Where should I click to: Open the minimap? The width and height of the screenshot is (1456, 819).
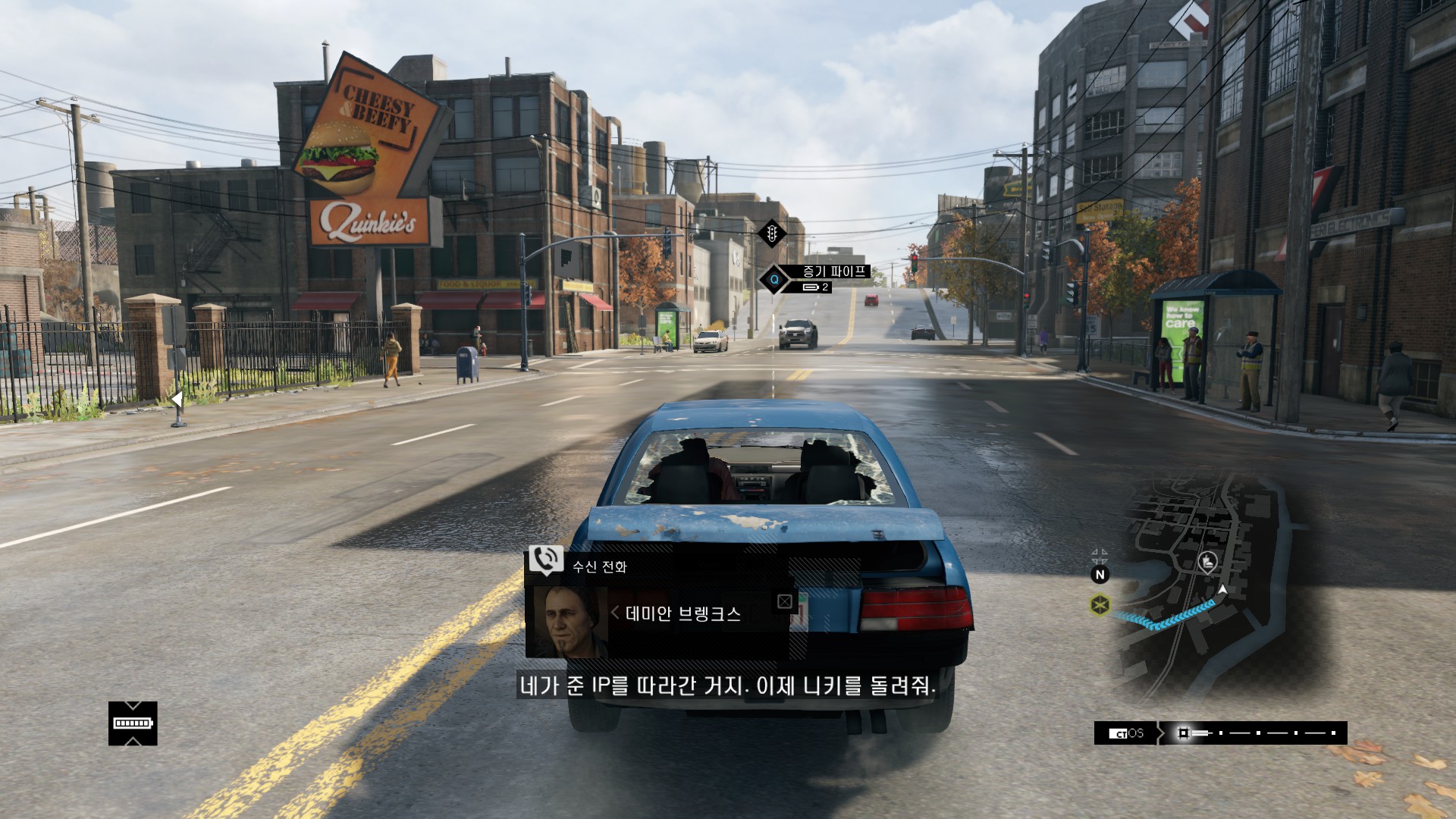1206,584
